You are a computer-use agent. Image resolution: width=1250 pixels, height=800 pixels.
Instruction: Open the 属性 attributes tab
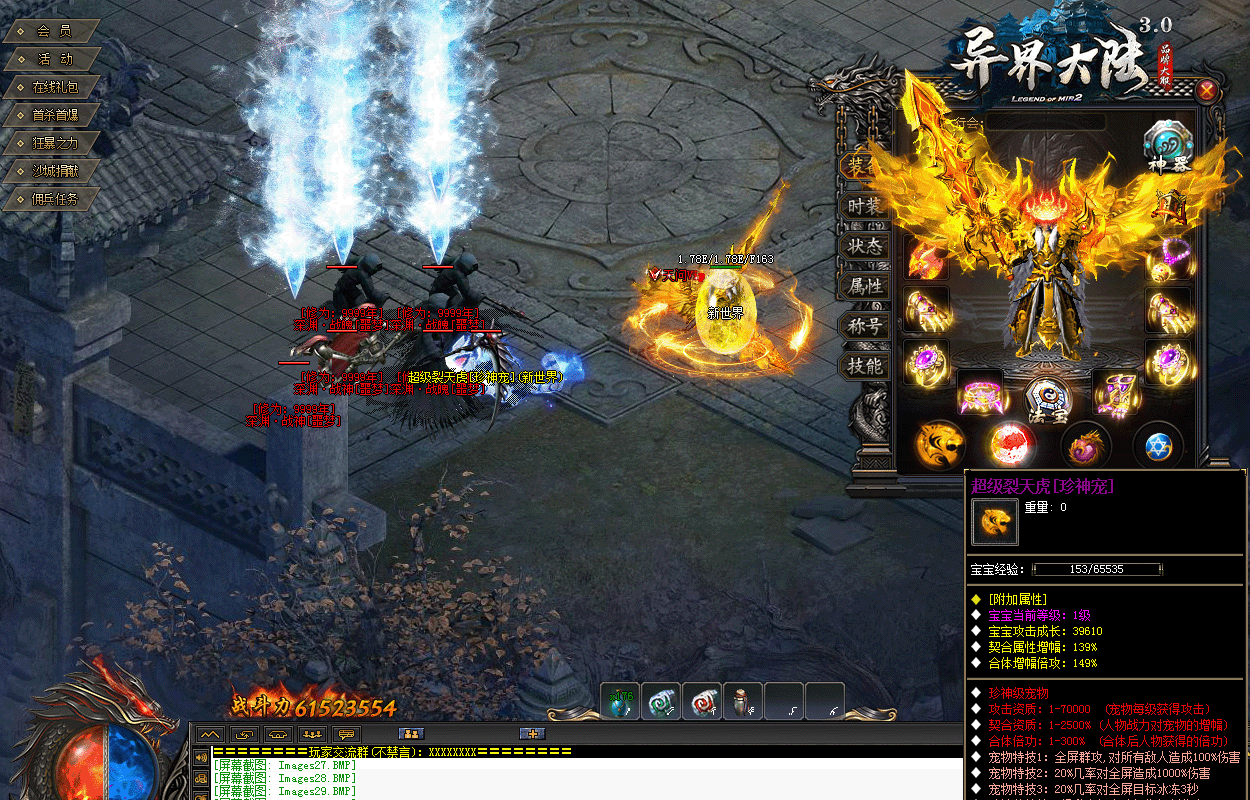tap(864, 286)
